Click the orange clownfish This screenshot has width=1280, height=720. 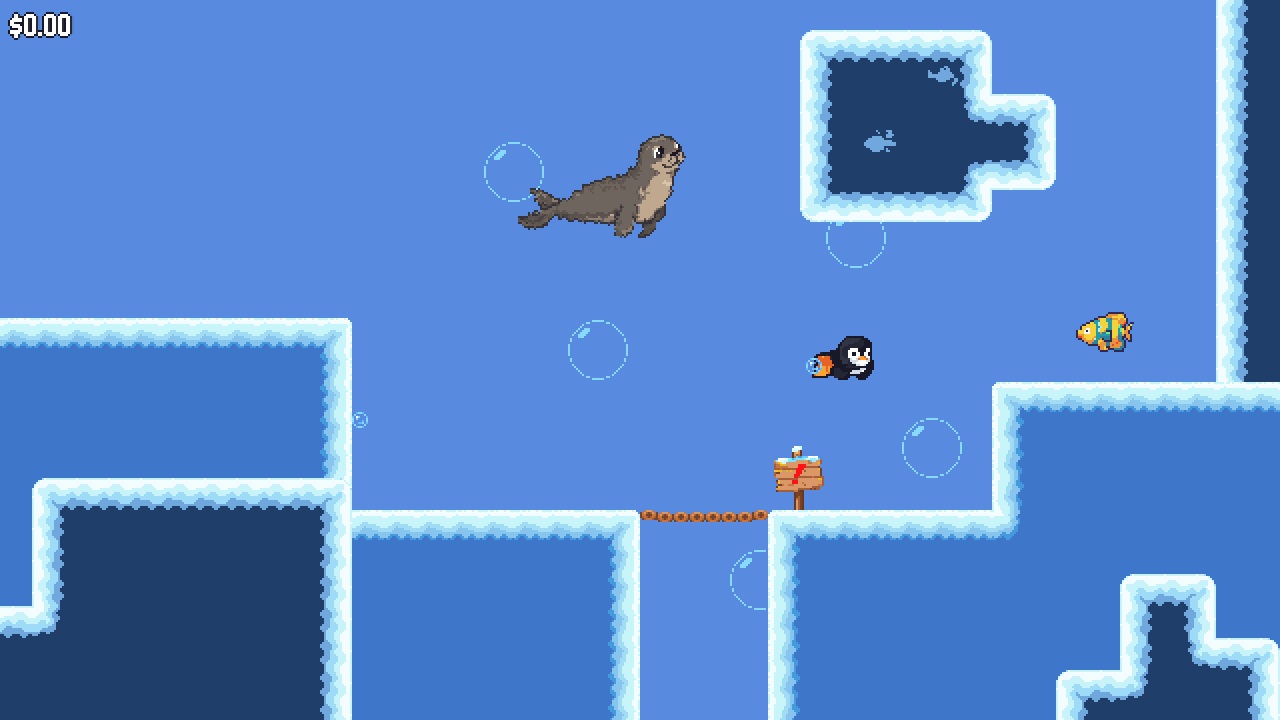(x=1105, y=330)
